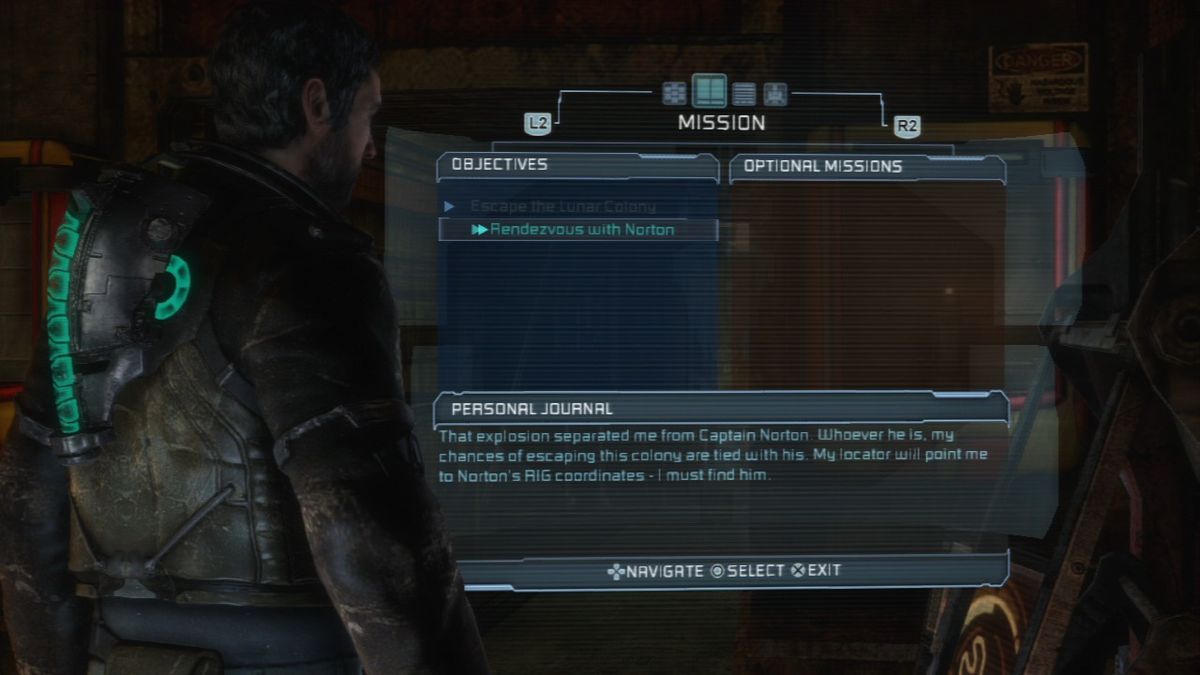Click the highlighted Mission tab icon
The height and width of the screenshot is (675, 1200).
click(709, 92)
